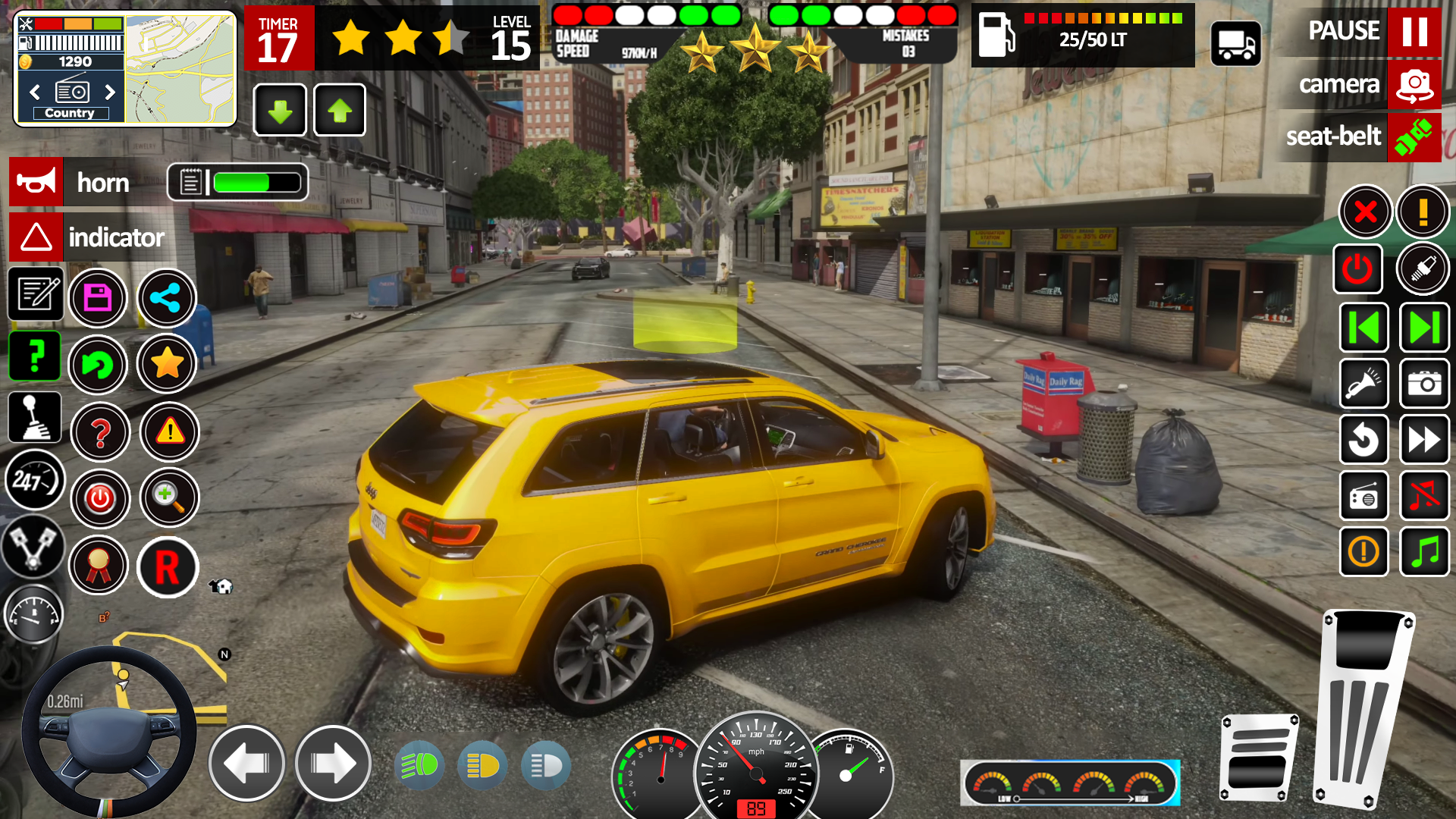
Task: Click the engine pistons icon
Action: pos(34,548)
